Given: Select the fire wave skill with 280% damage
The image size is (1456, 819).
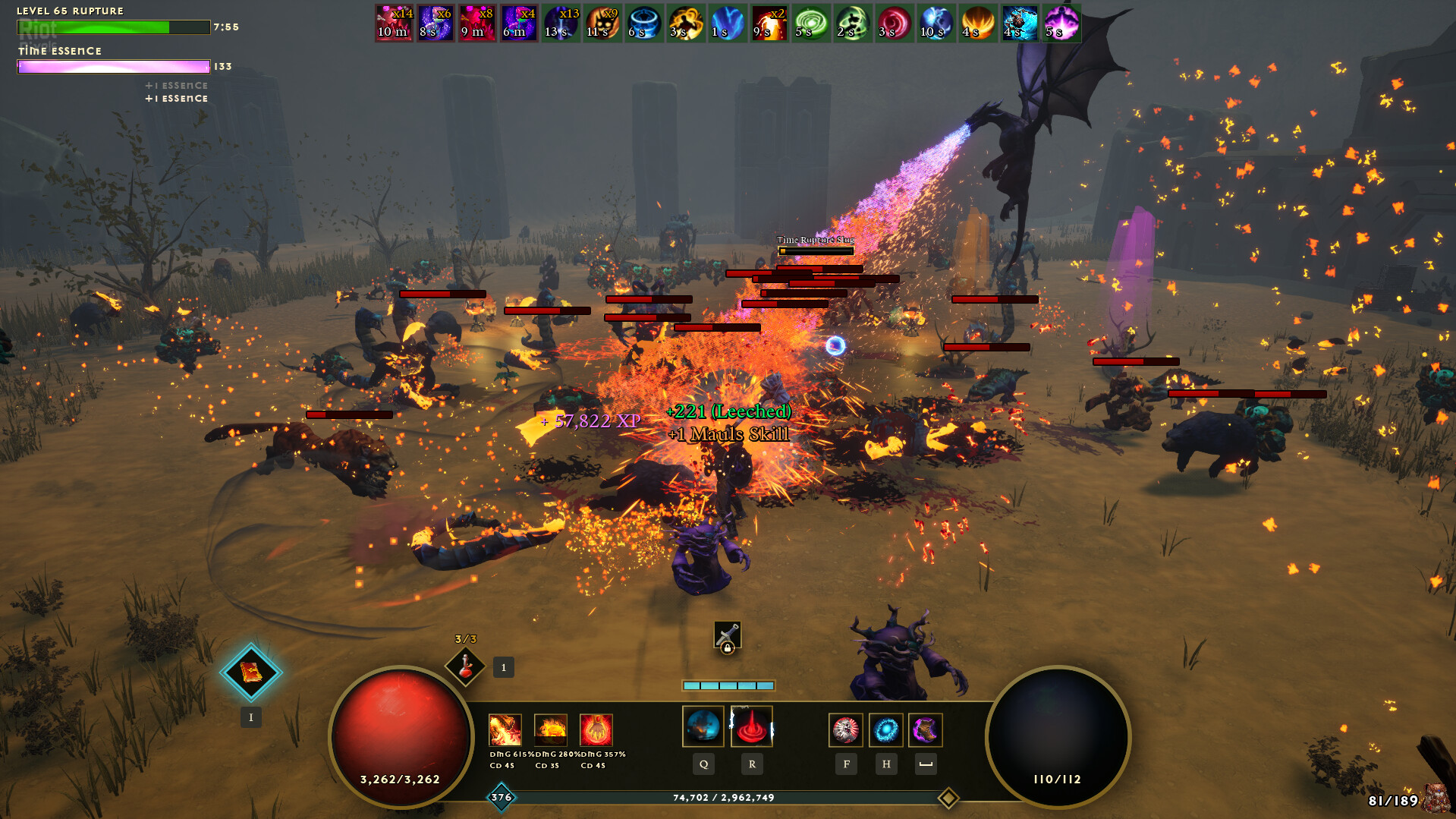Looking at the screenshot, I should [550, 730].
